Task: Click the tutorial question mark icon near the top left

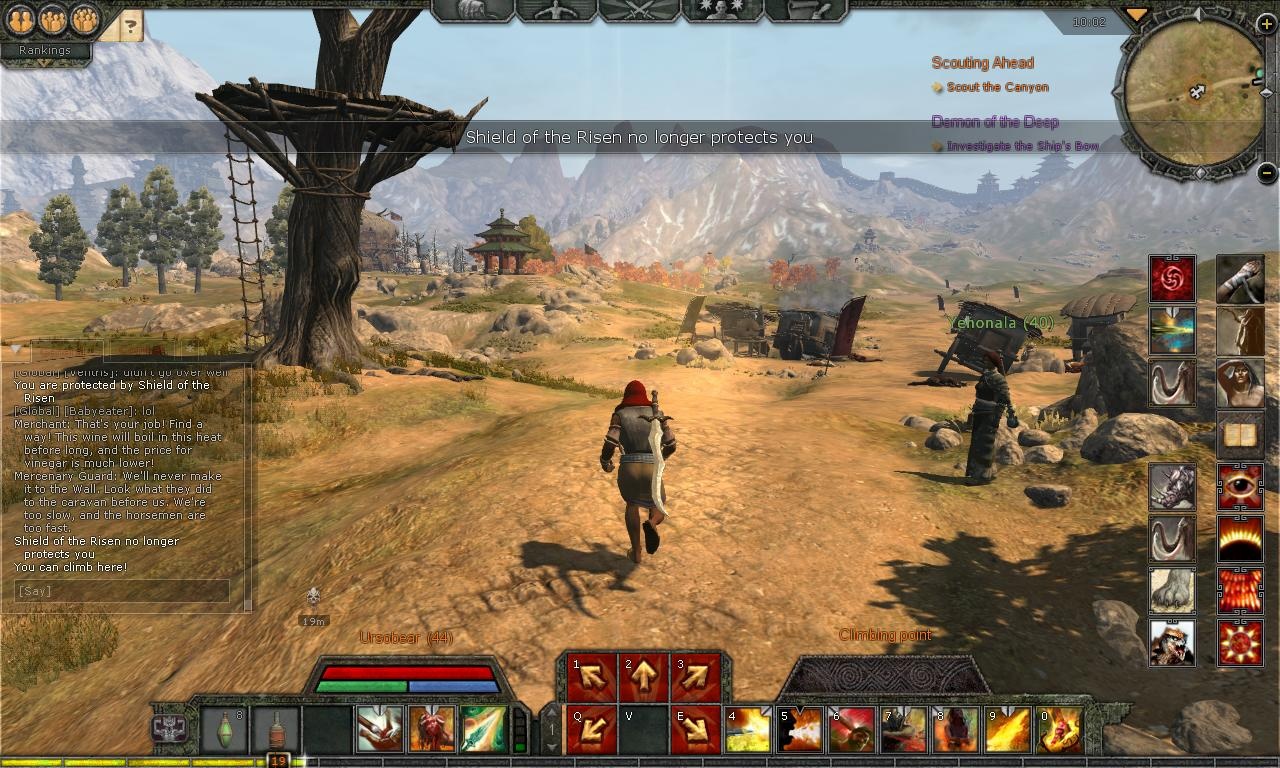Action: point(130,27)
